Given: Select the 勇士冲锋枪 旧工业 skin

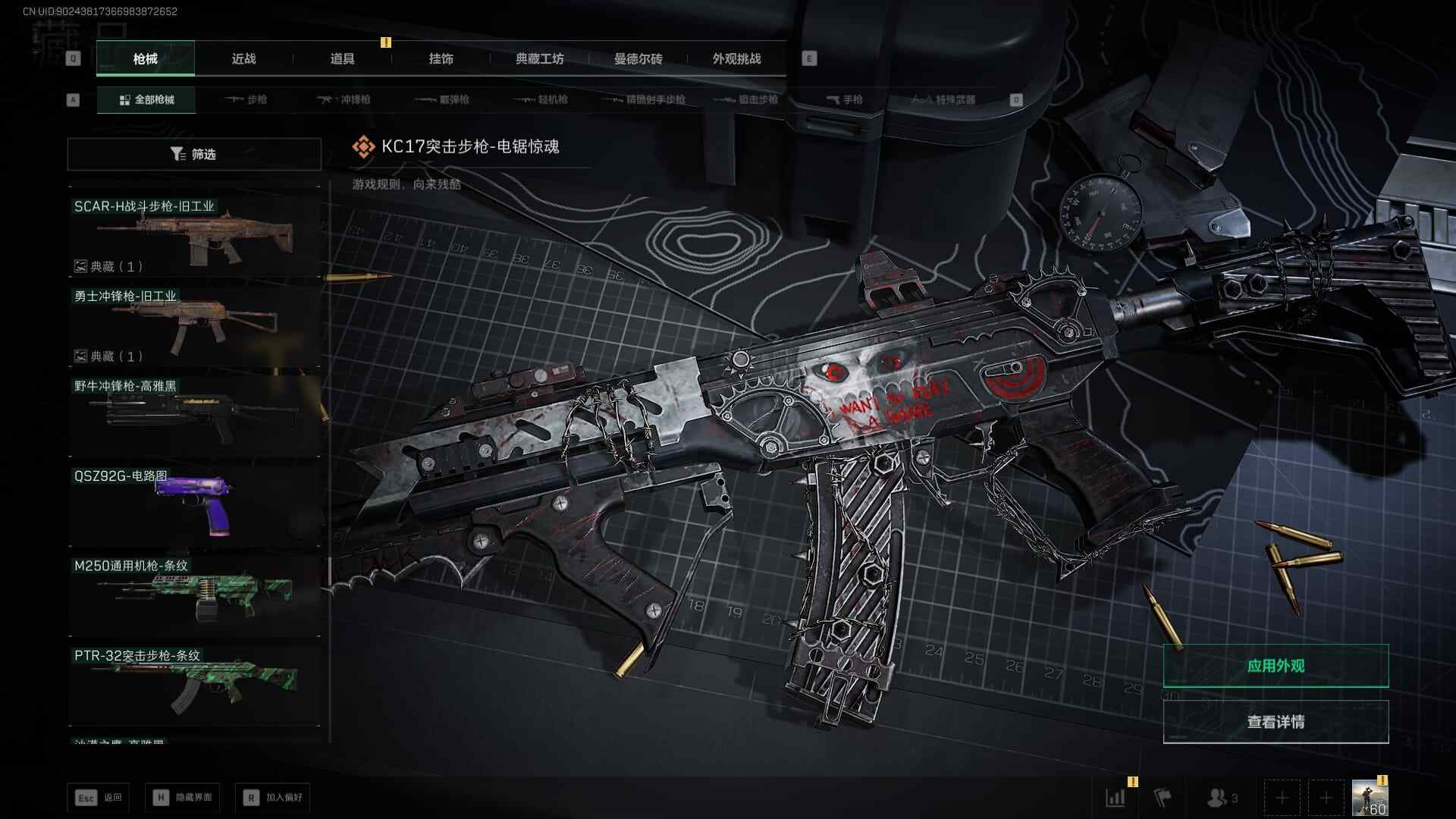Looking at the screenshot, I should pos(194,325).
